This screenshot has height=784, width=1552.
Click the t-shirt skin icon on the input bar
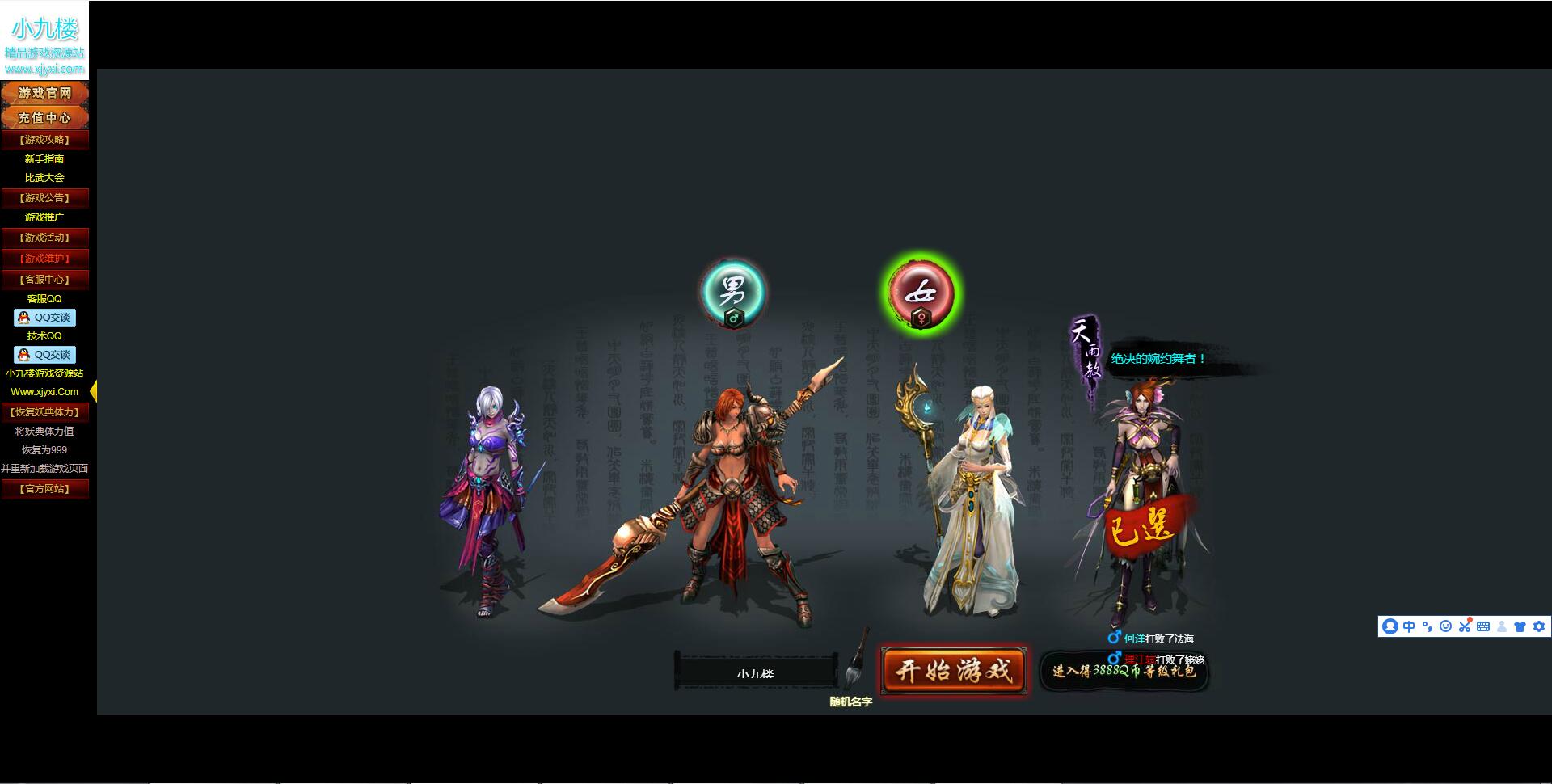click(1520, 626)
